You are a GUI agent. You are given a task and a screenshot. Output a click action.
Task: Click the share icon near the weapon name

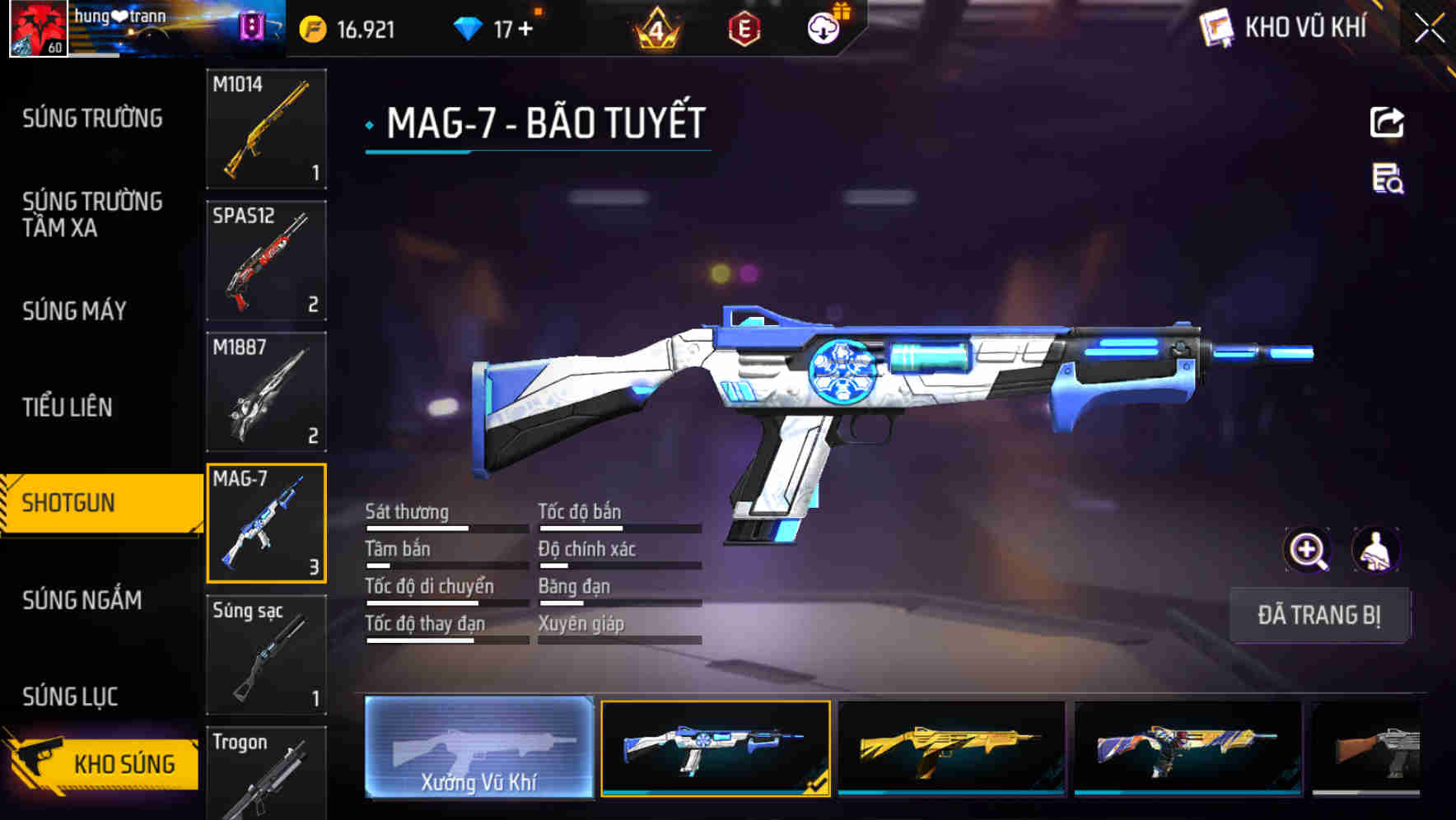(x=1388, y=122)
